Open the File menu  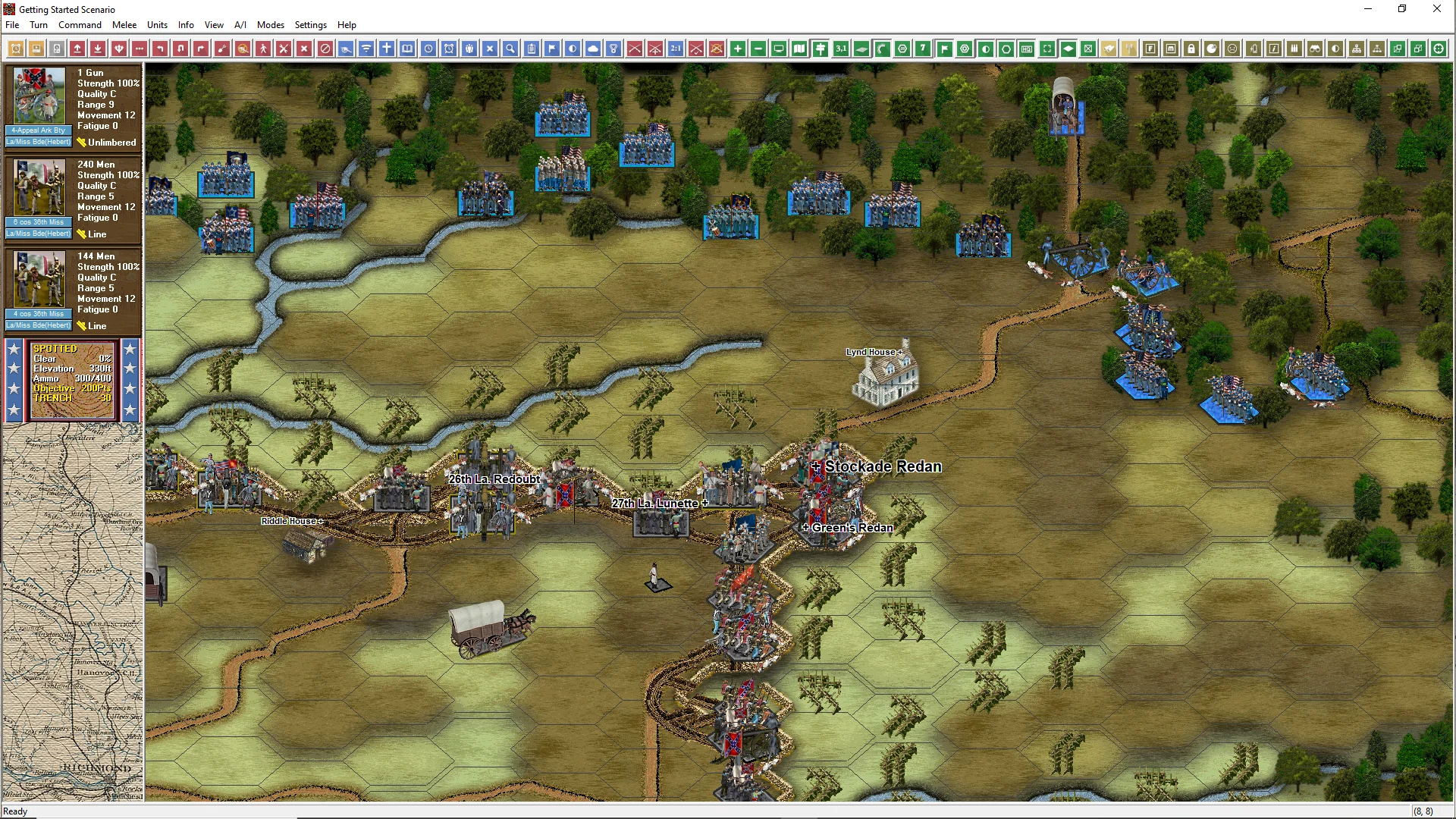12,25
